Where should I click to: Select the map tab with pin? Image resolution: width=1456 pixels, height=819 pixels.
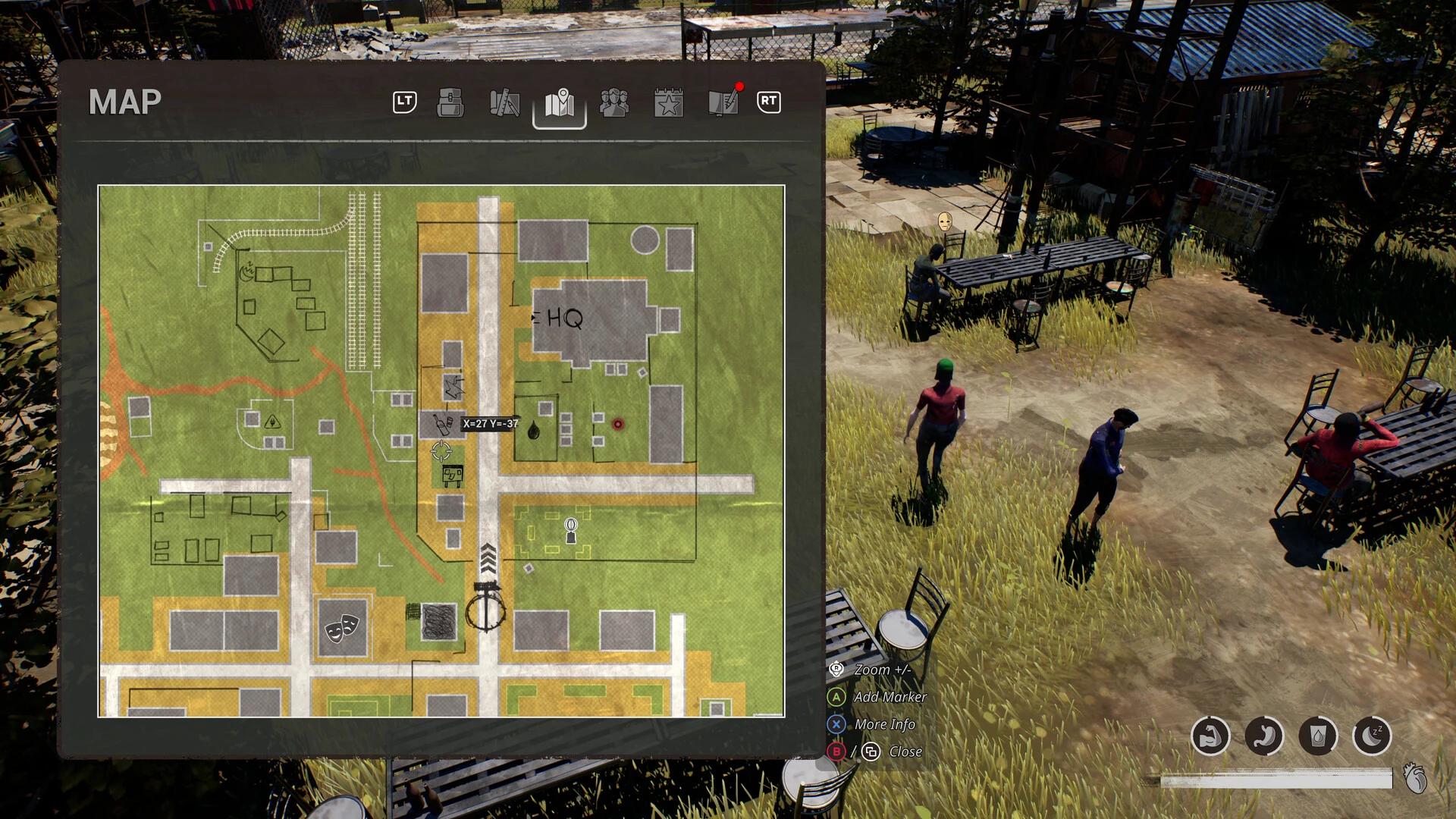tap(560, 104)
